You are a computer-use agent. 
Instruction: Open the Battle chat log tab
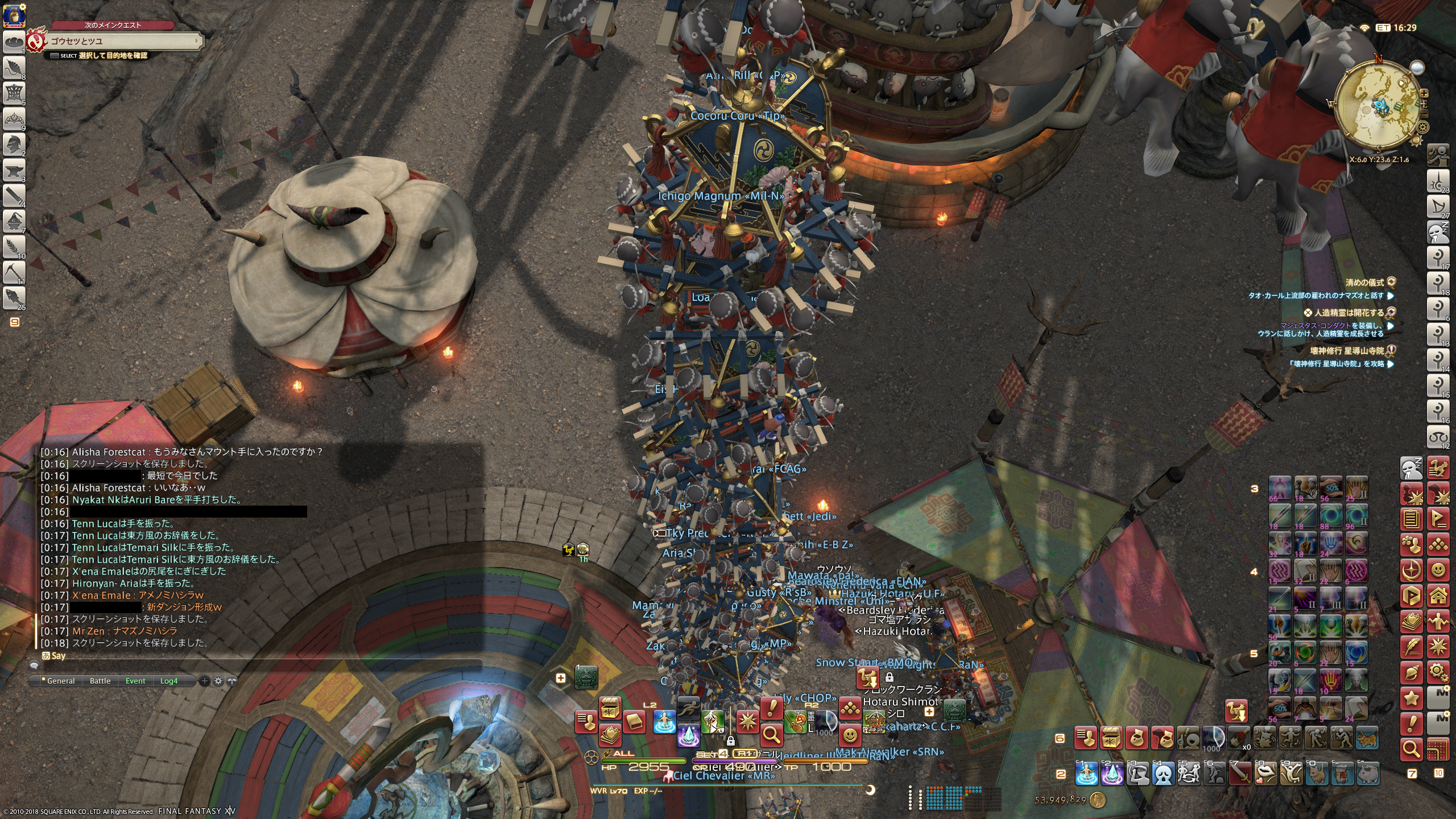(100, 681)
